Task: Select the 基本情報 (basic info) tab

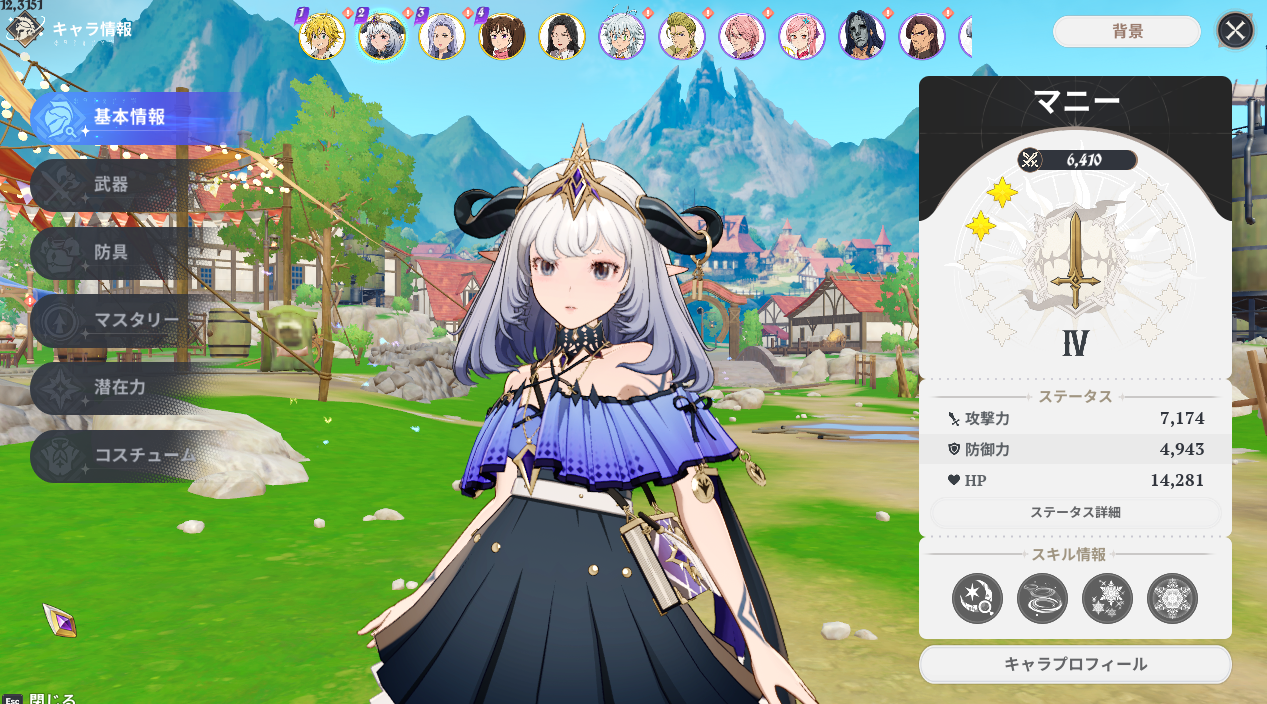Action: tap(129, 117)
